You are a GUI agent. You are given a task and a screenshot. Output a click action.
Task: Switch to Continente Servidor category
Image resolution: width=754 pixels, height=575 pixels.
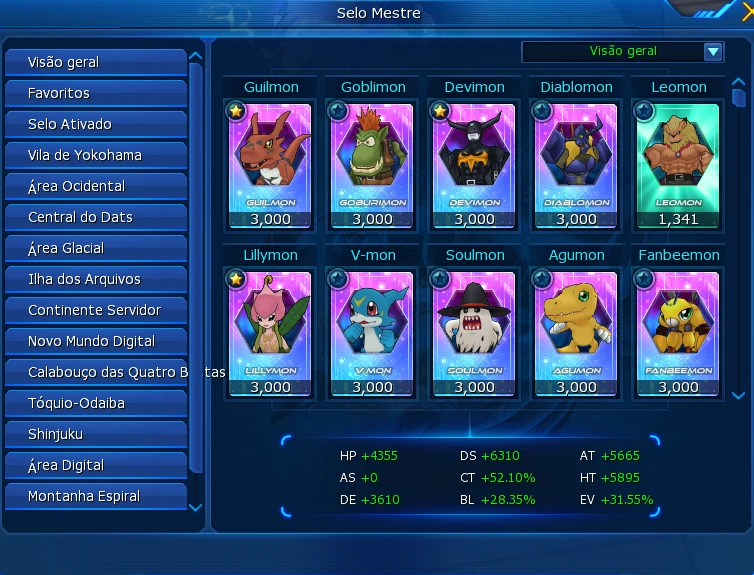(x=95, y=310)
